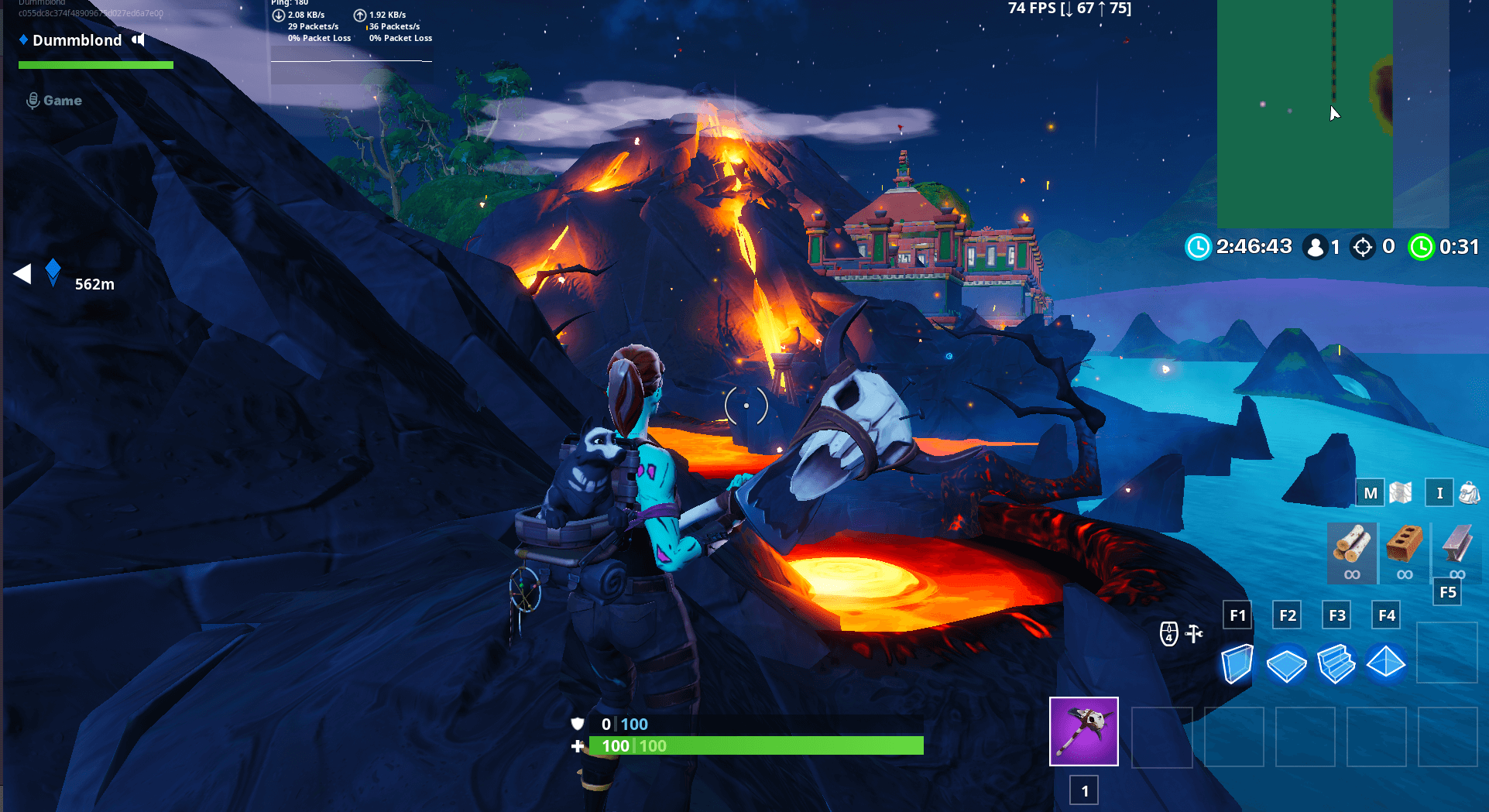Image resolution: width=1489 pixels, height=812 pixels.
Task: Pick the stairs building piece
Action: tap(1336, 664)
